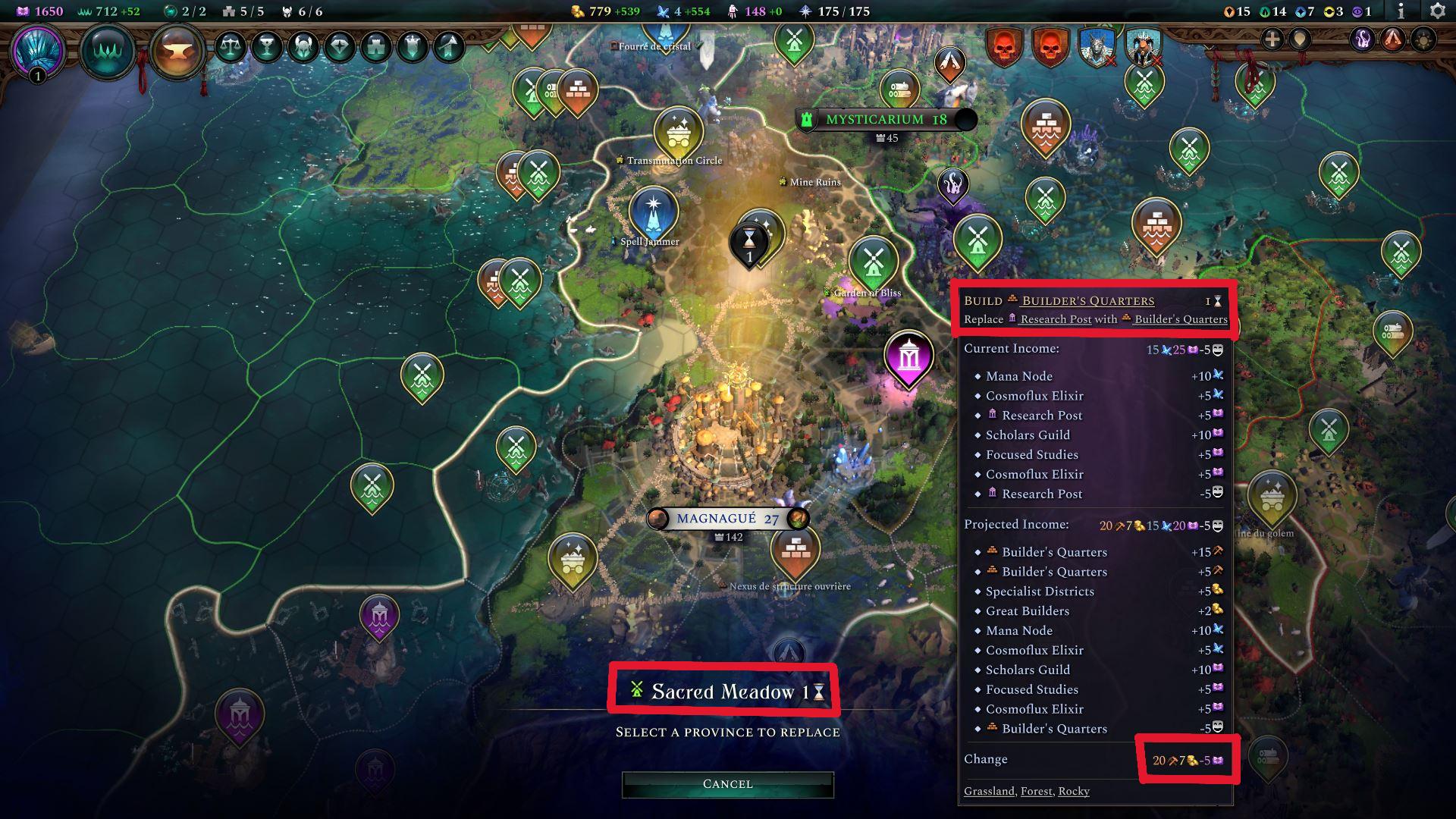
Task: Click the Forest terrain link
Action: (x=1035, y=791)
